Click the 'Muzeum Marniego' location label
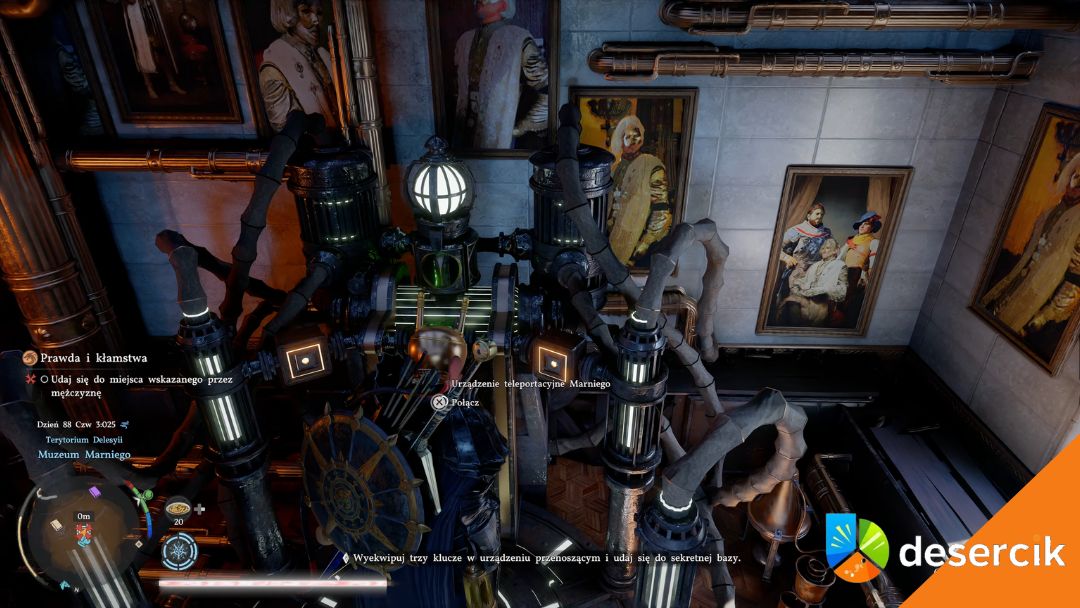 pos(85,455)
